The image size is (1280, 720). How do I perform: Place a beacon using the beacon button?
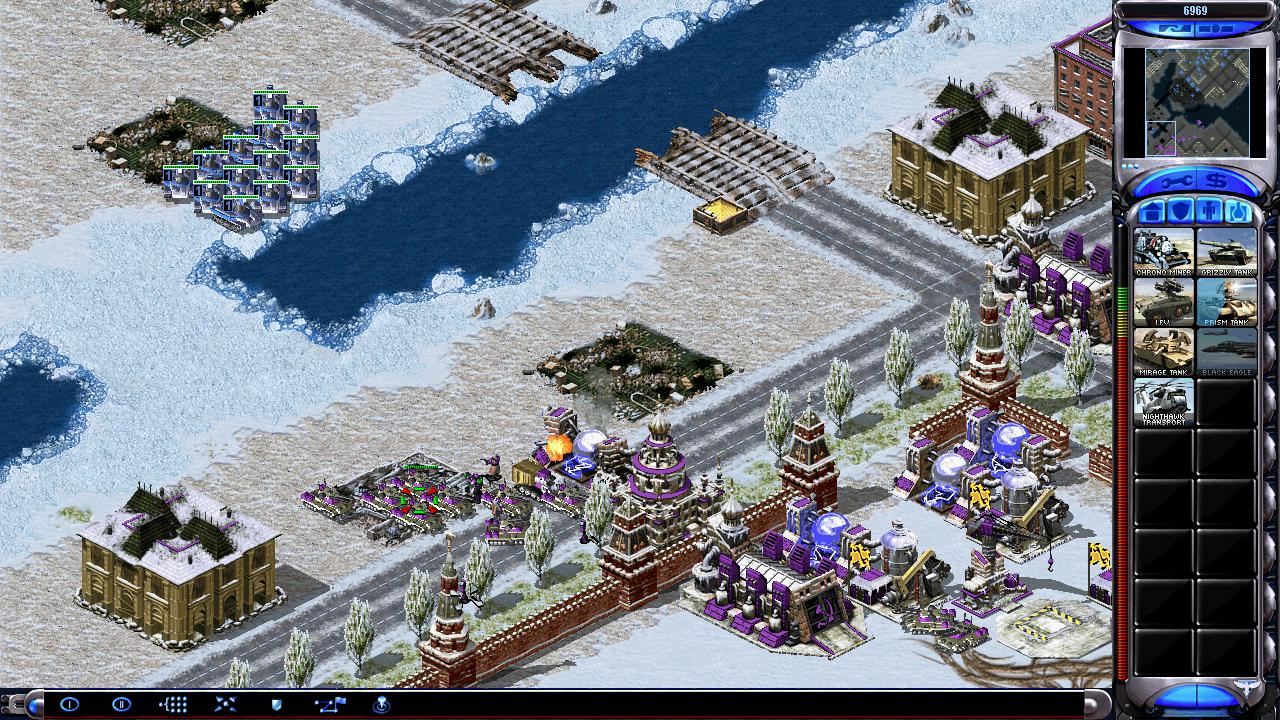381,704
